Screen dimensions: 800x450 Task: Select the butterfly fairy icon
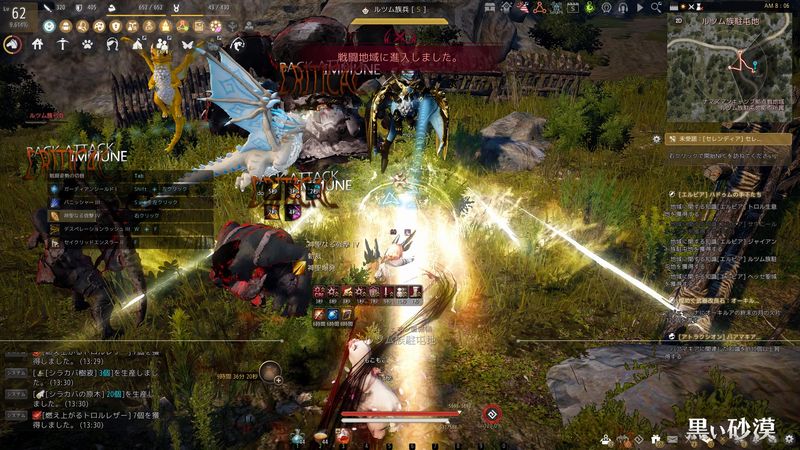[186, 44]
